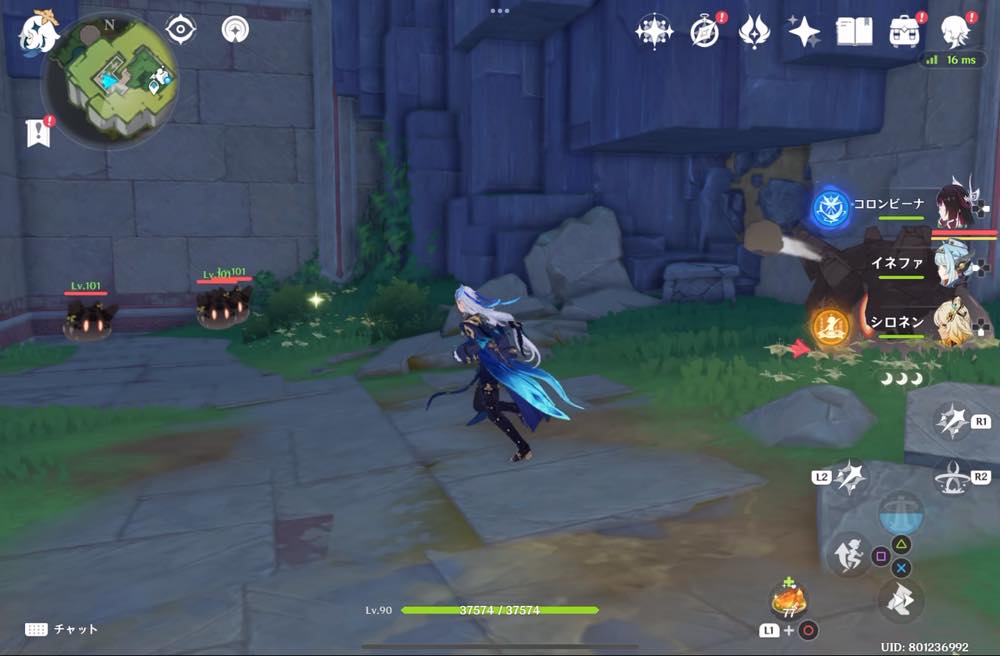Open the character head icon in the top bar
The height and width of the screenshot is (656, 1000).
(x=955, y=32)
